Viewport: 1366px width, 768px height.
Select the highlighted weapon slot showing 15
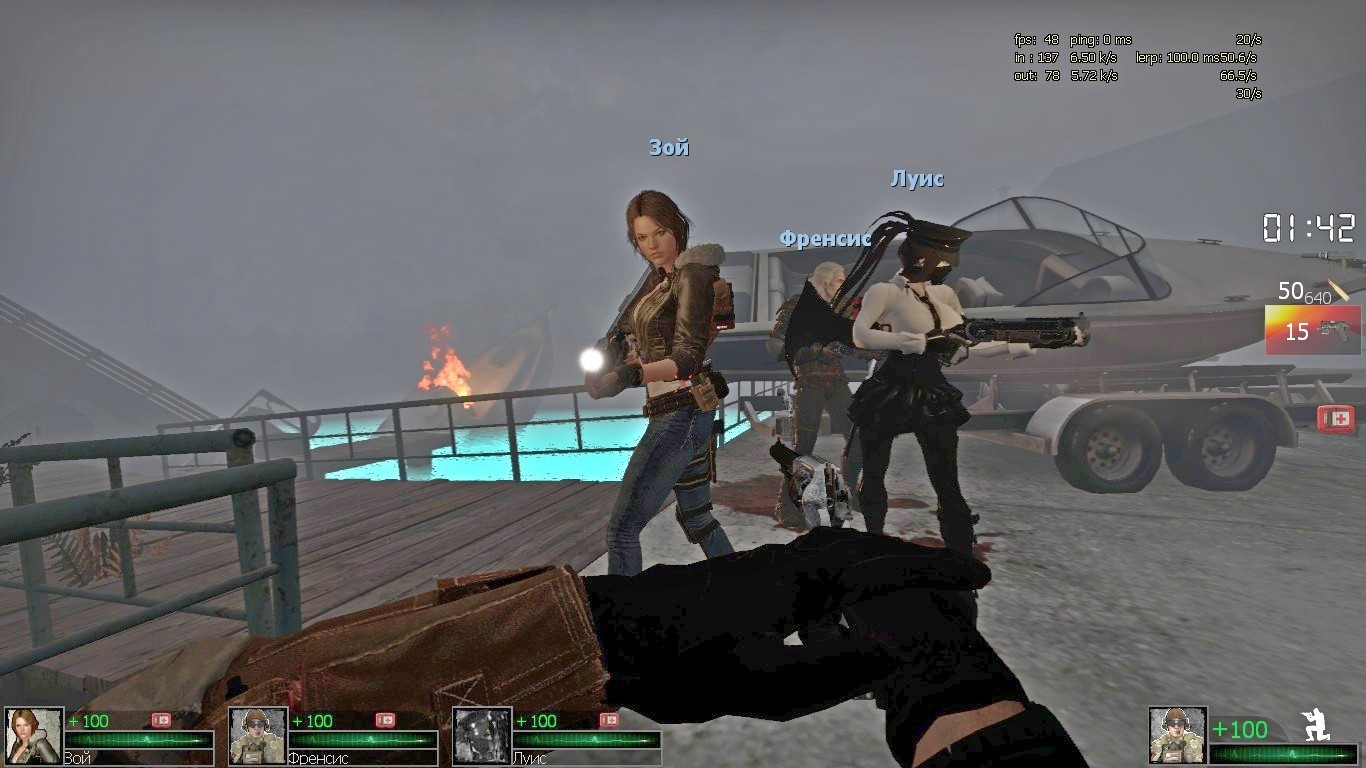pyautogui.click(x=1312, y=331)
